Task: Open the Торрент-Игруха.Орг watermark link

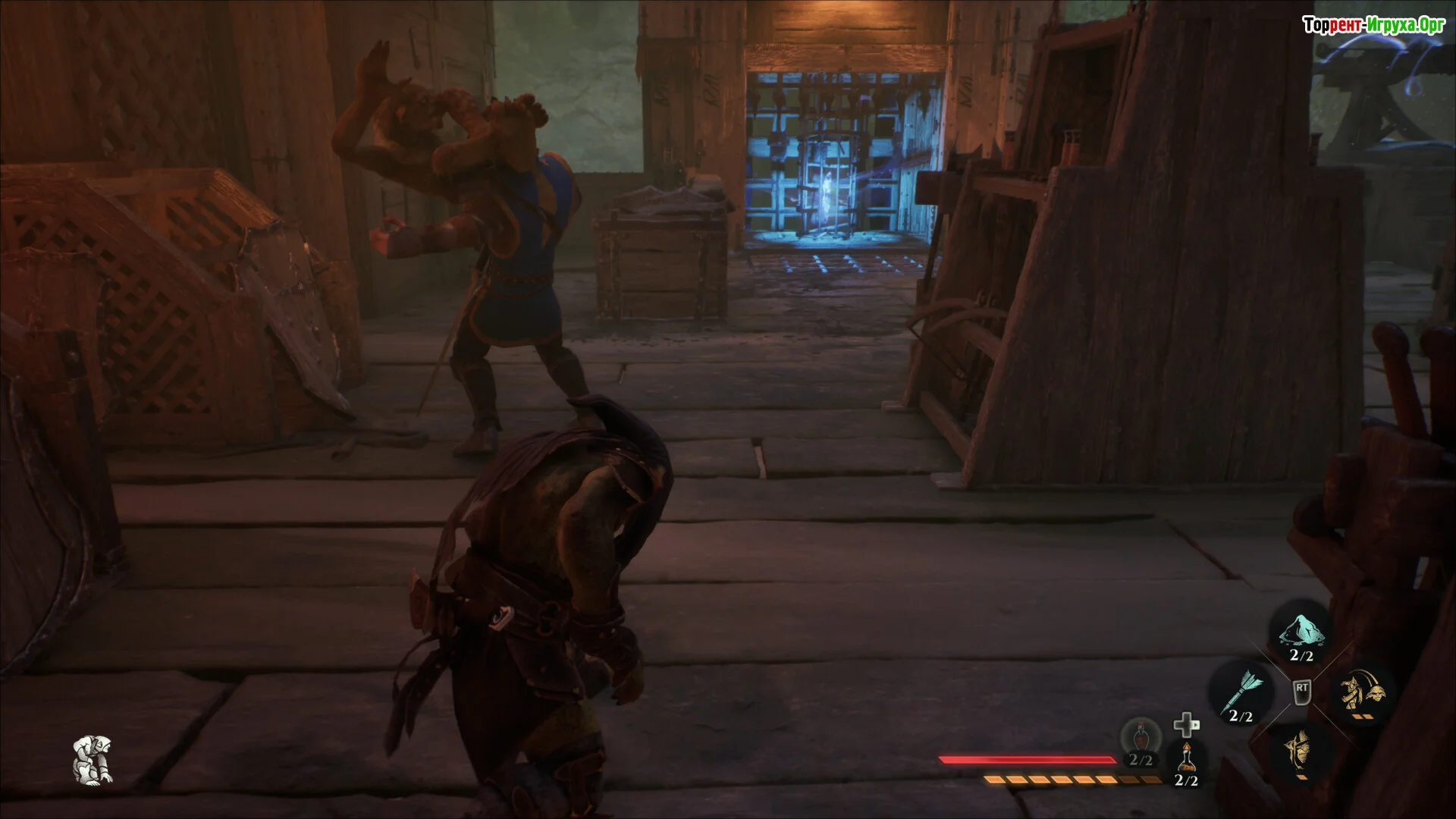Action: [x=1373, y=26]
